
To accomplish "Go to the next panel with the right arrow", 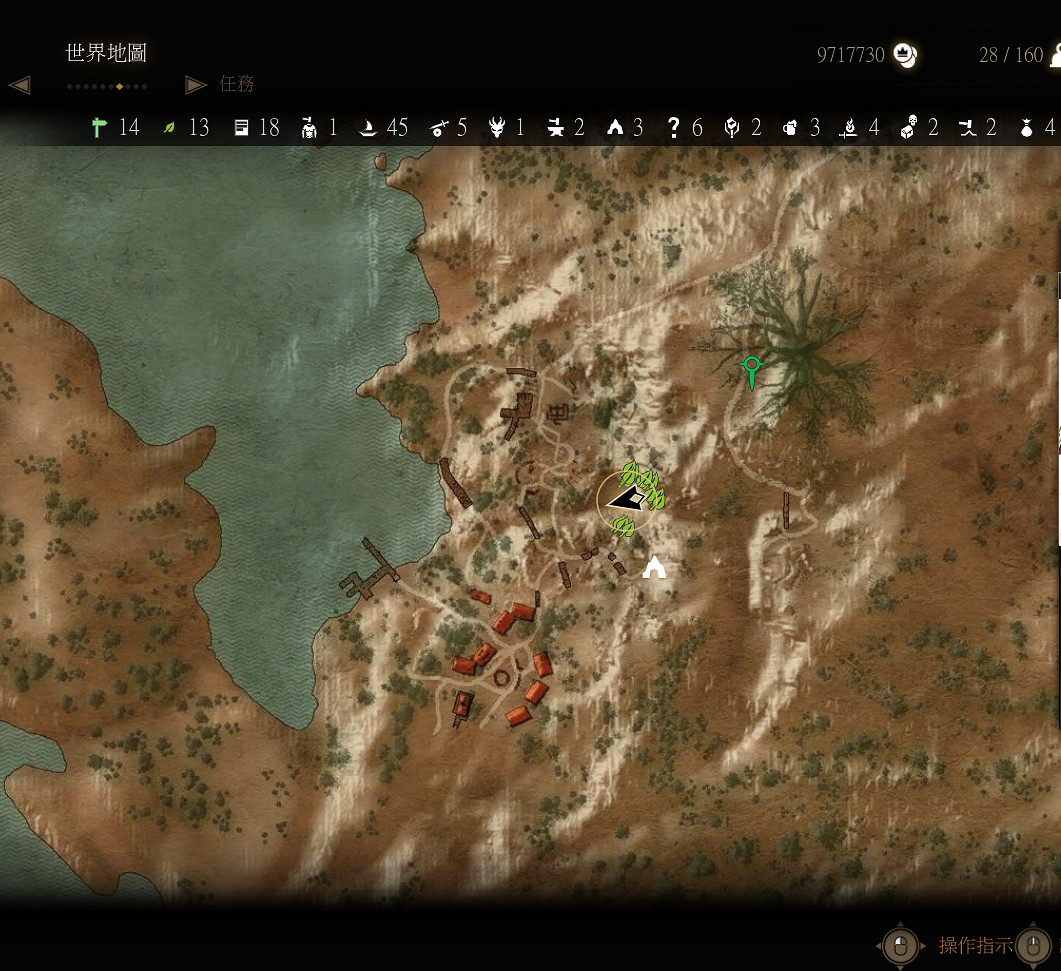I will point(196,85).
